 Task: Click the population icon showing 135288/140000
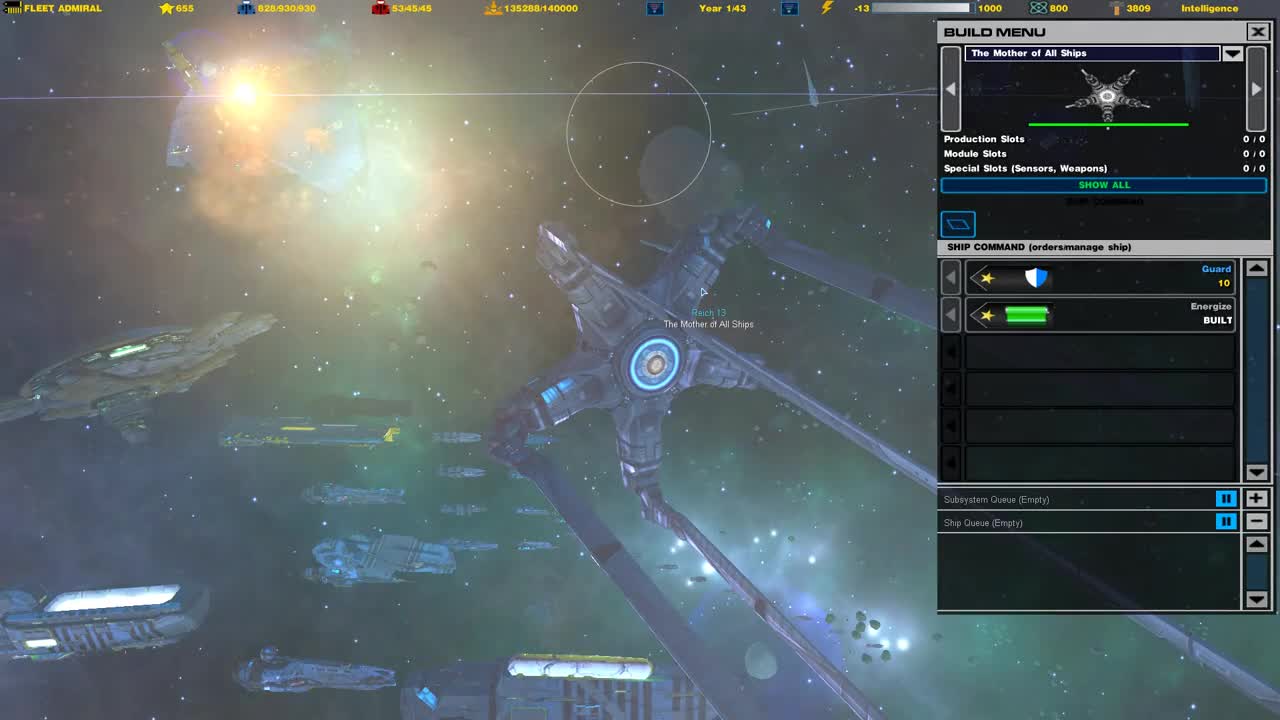coord(492,8)
